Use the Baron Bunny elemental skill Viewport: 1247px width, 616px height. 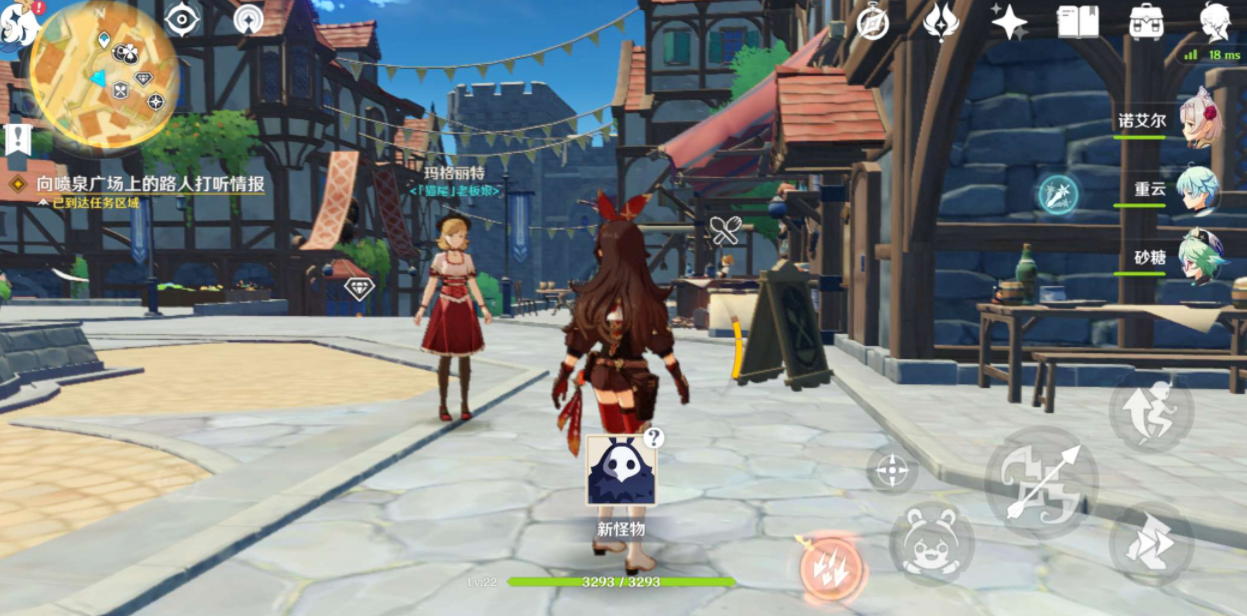click(x=932, y=544)
